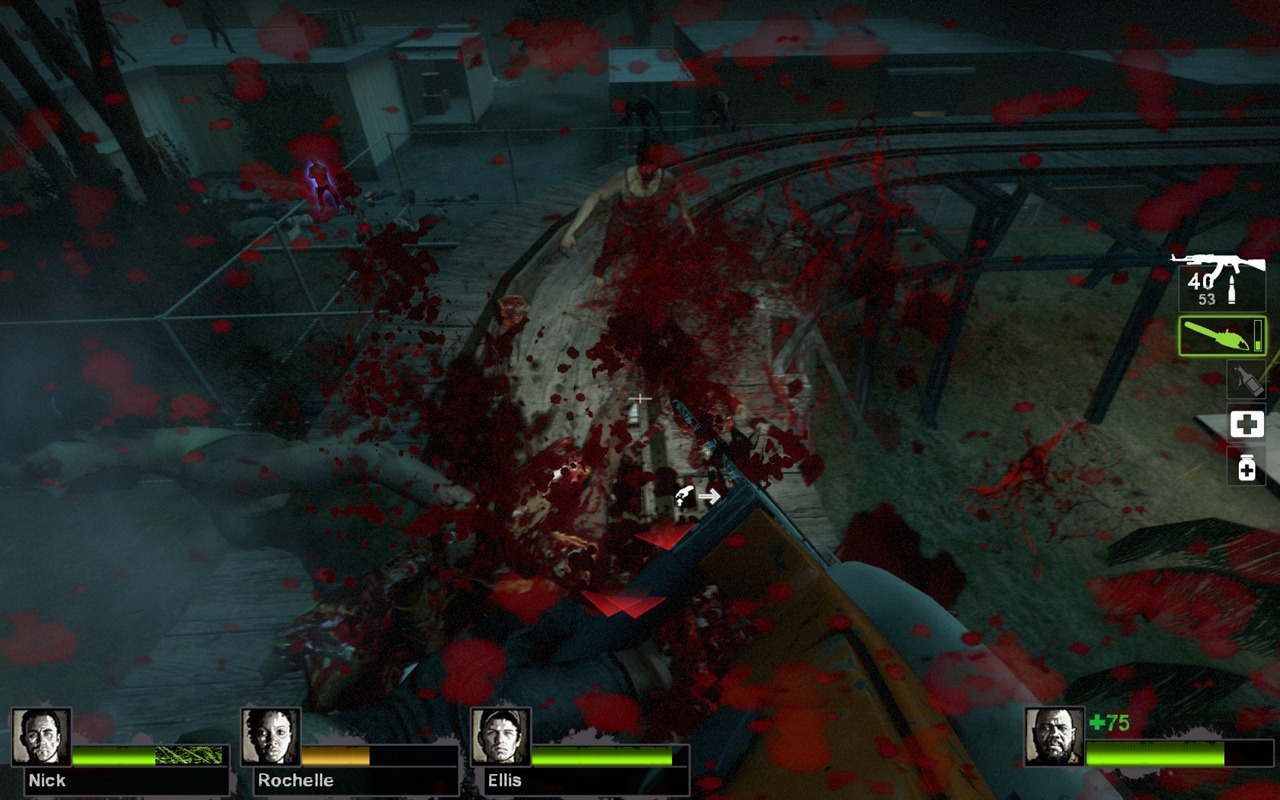This screenshot has height=800, width=1280.
Task: Click your own survivor portrait
Action: pos(1054,737)
